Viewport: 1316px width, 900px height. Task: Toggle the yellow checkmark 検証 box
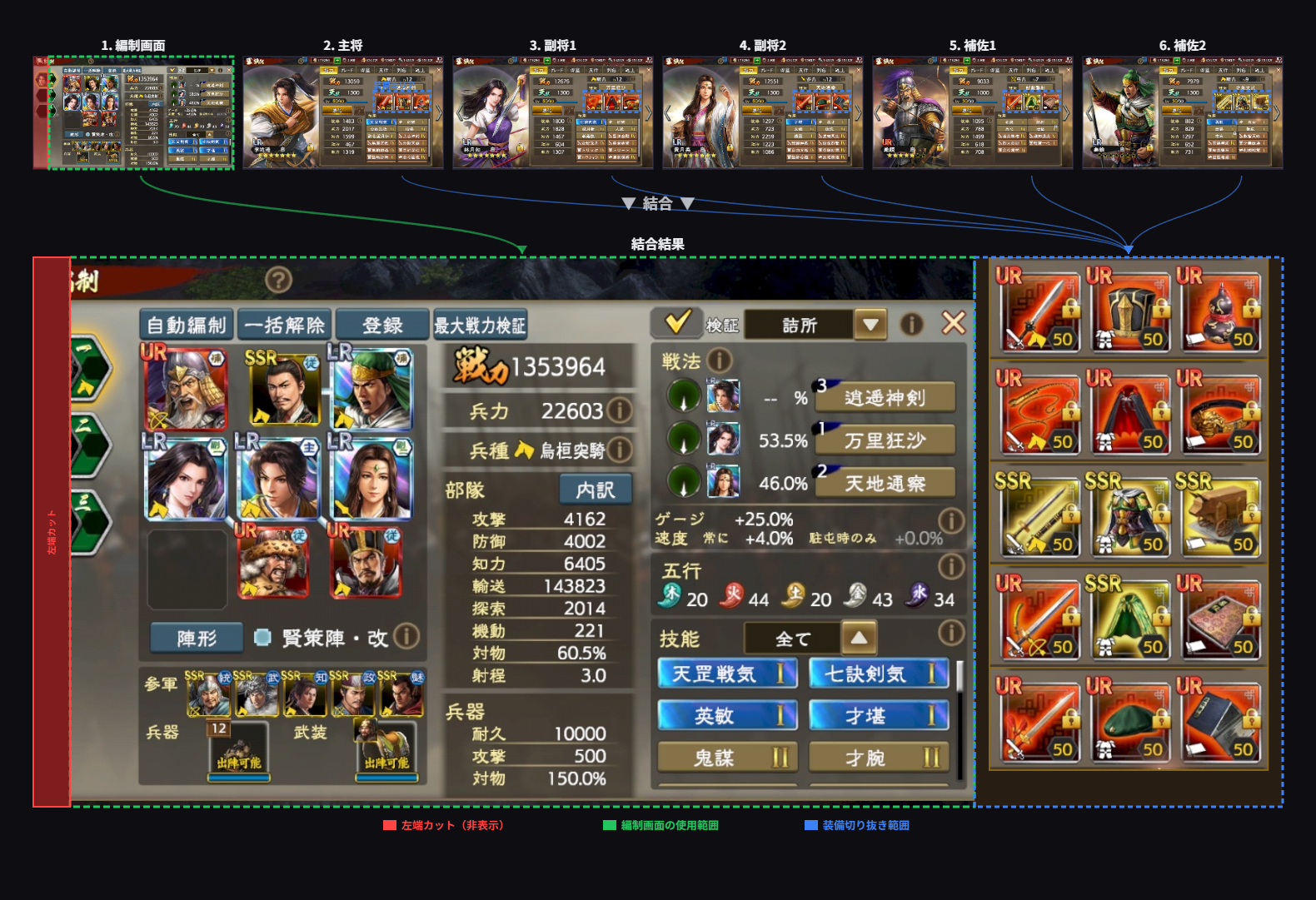point(678,323)
